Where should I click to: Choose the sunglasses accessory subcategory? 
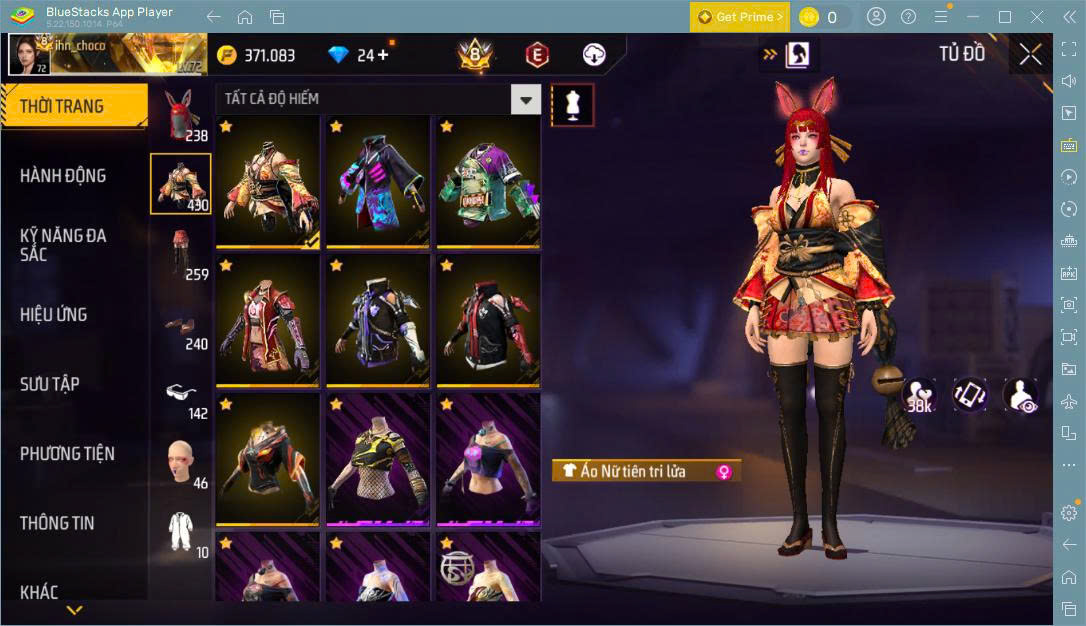coord(181,393)
